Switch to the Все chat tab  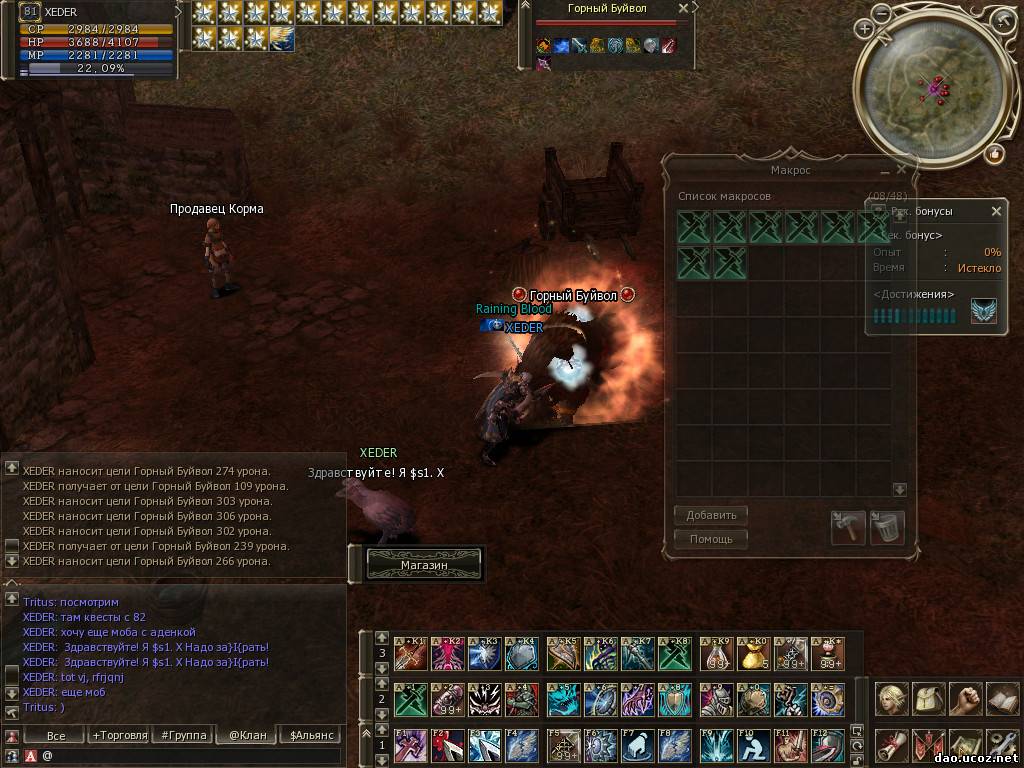tap(56, 735)
